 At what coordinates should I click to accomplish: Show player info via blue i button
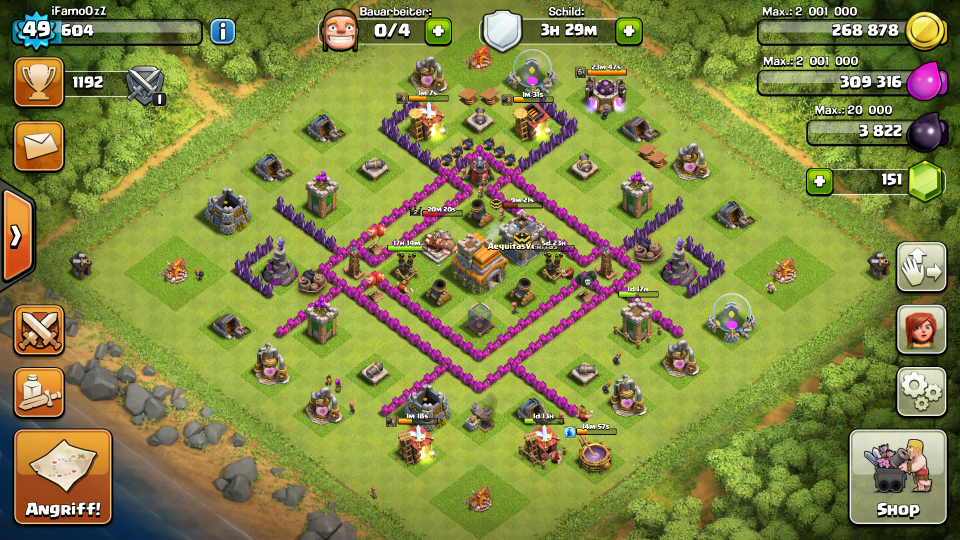click(222, 31)
